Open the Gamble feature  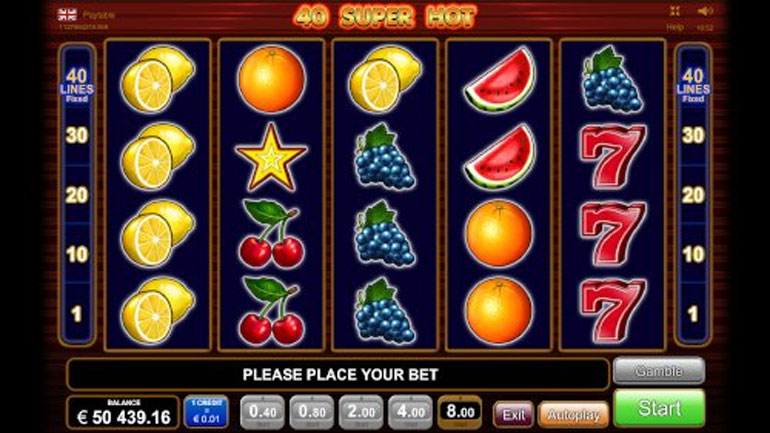click(x=658, y=371)
